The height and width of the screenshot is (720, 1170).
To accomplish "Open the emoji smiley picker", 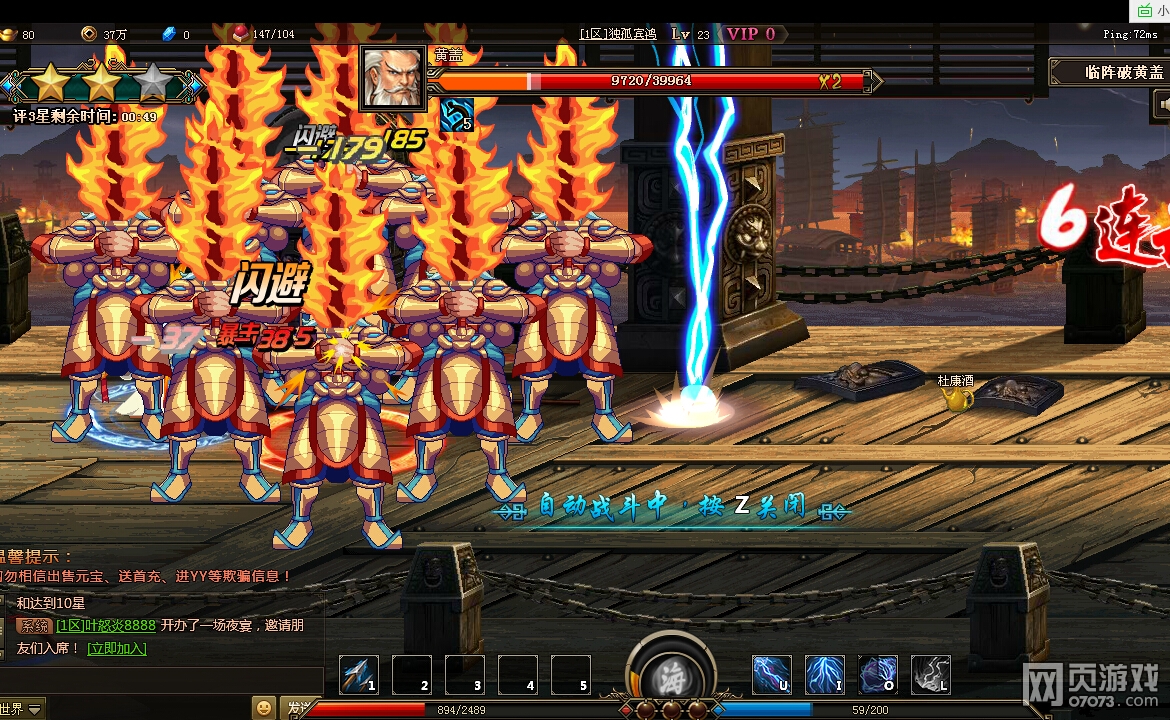I will 263,708.
